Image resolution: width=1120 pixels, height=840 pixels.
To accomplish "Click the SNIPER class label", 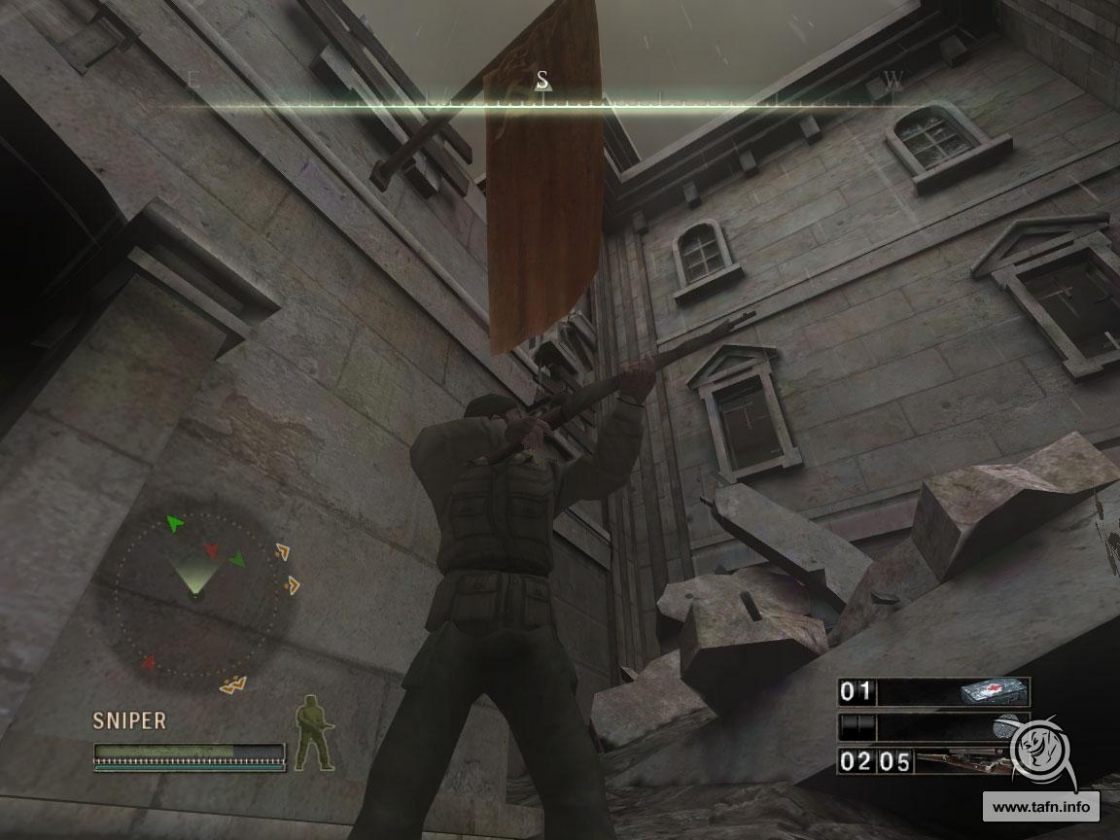I will pos(130,720).
